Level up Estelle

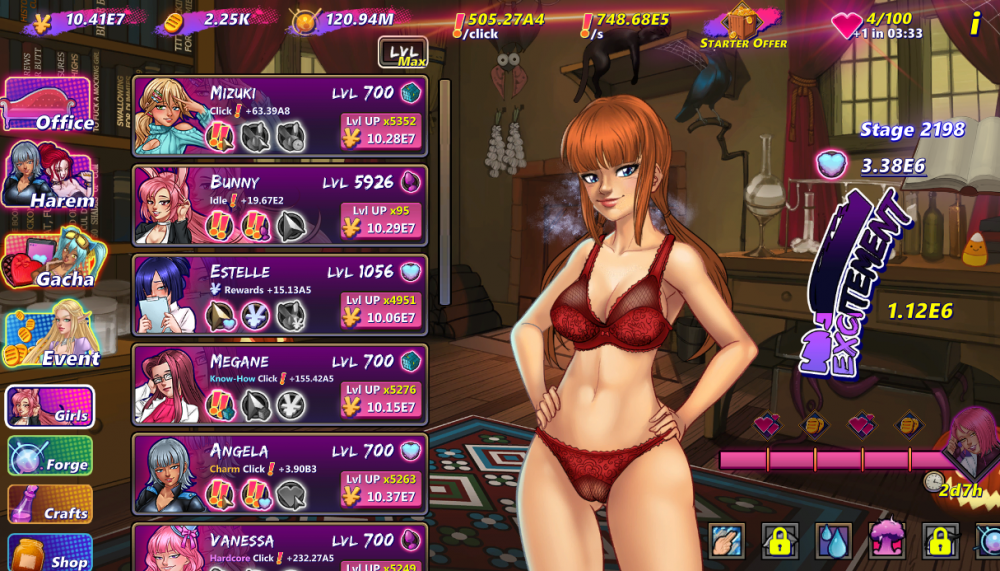(x=380, y=310)
